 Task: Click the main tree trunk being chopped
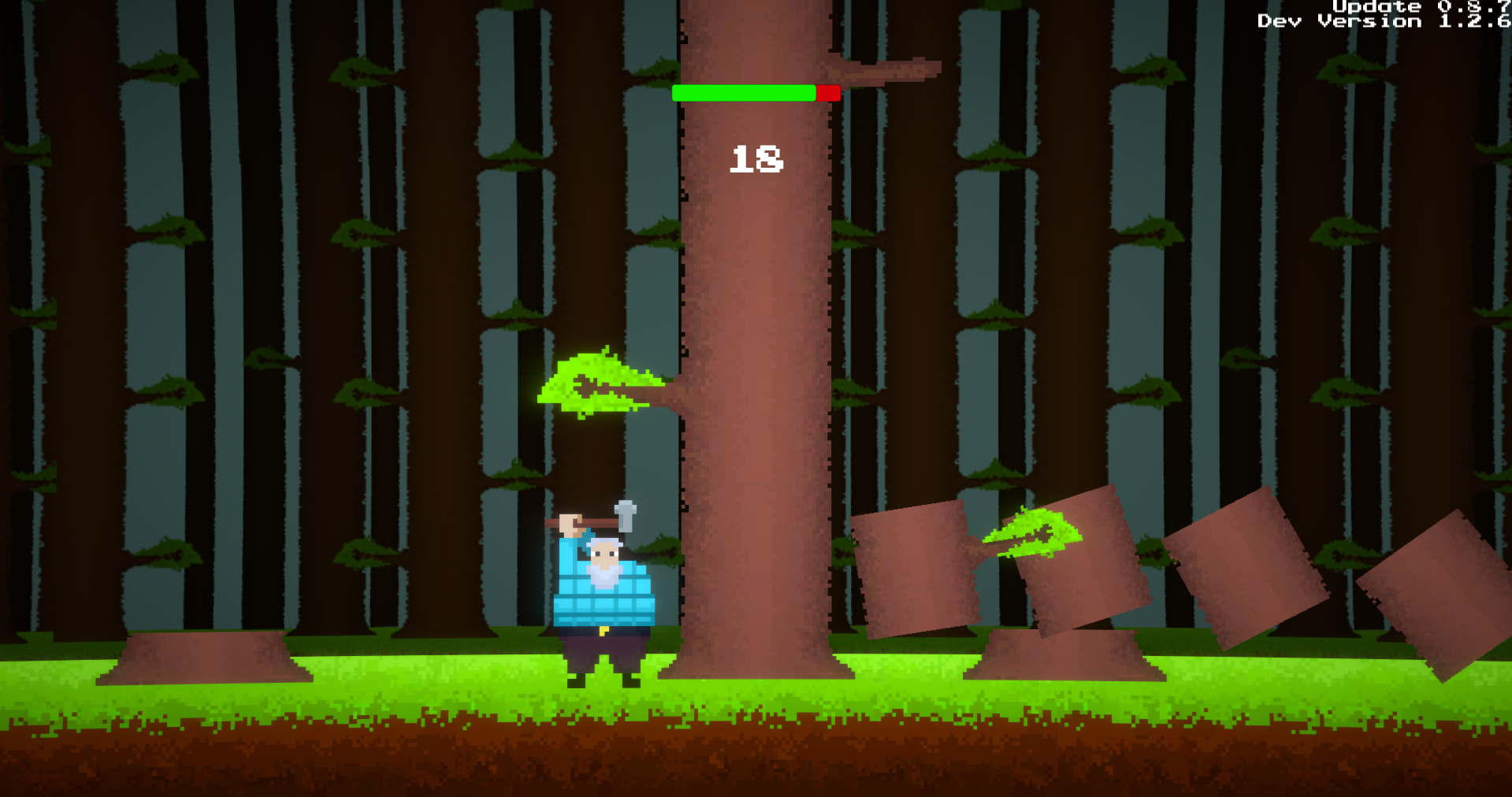pos(756,315)
